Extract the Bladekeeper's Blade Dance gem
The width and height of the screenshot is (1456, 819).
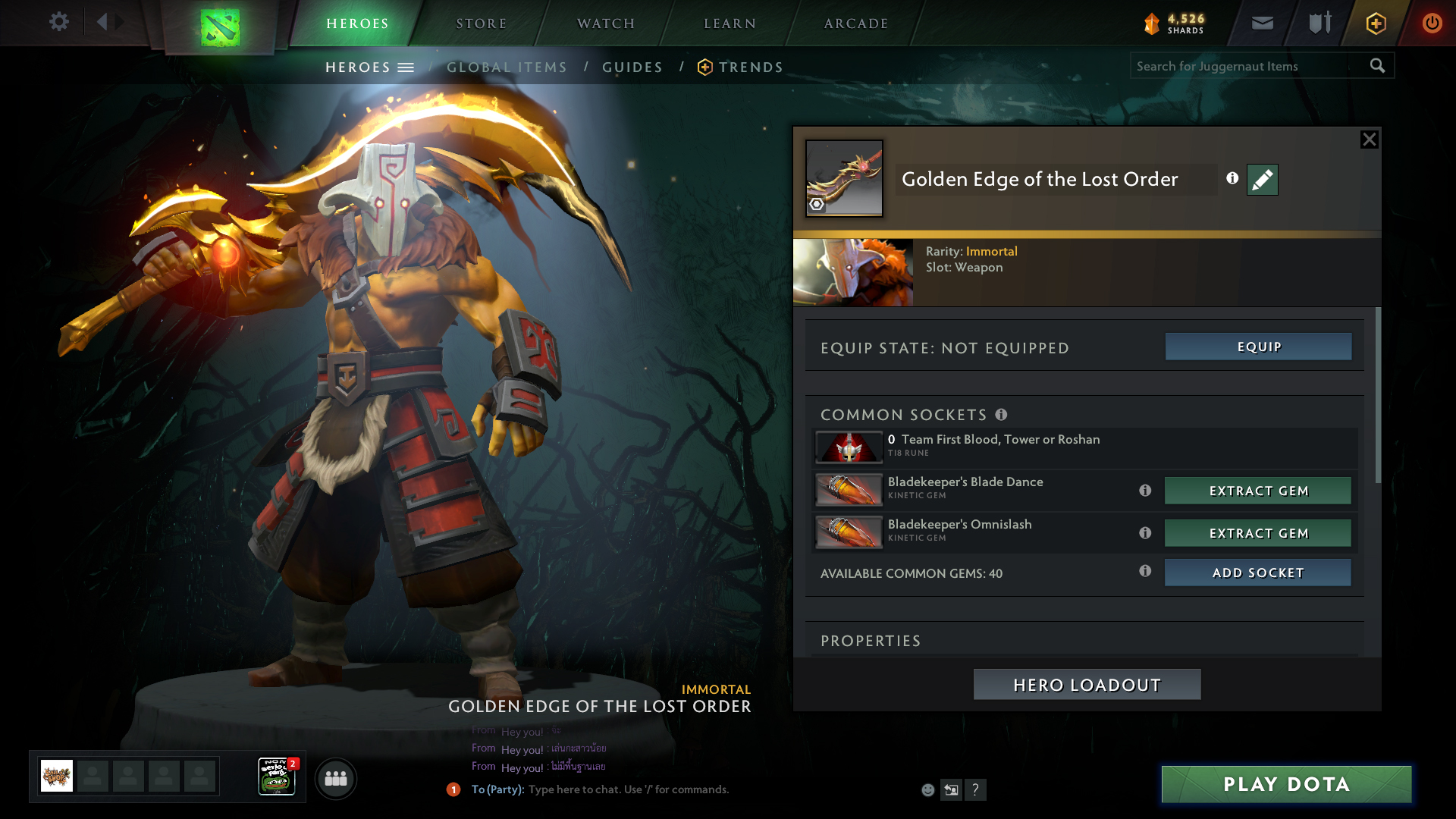click(x=1258, y=491)
